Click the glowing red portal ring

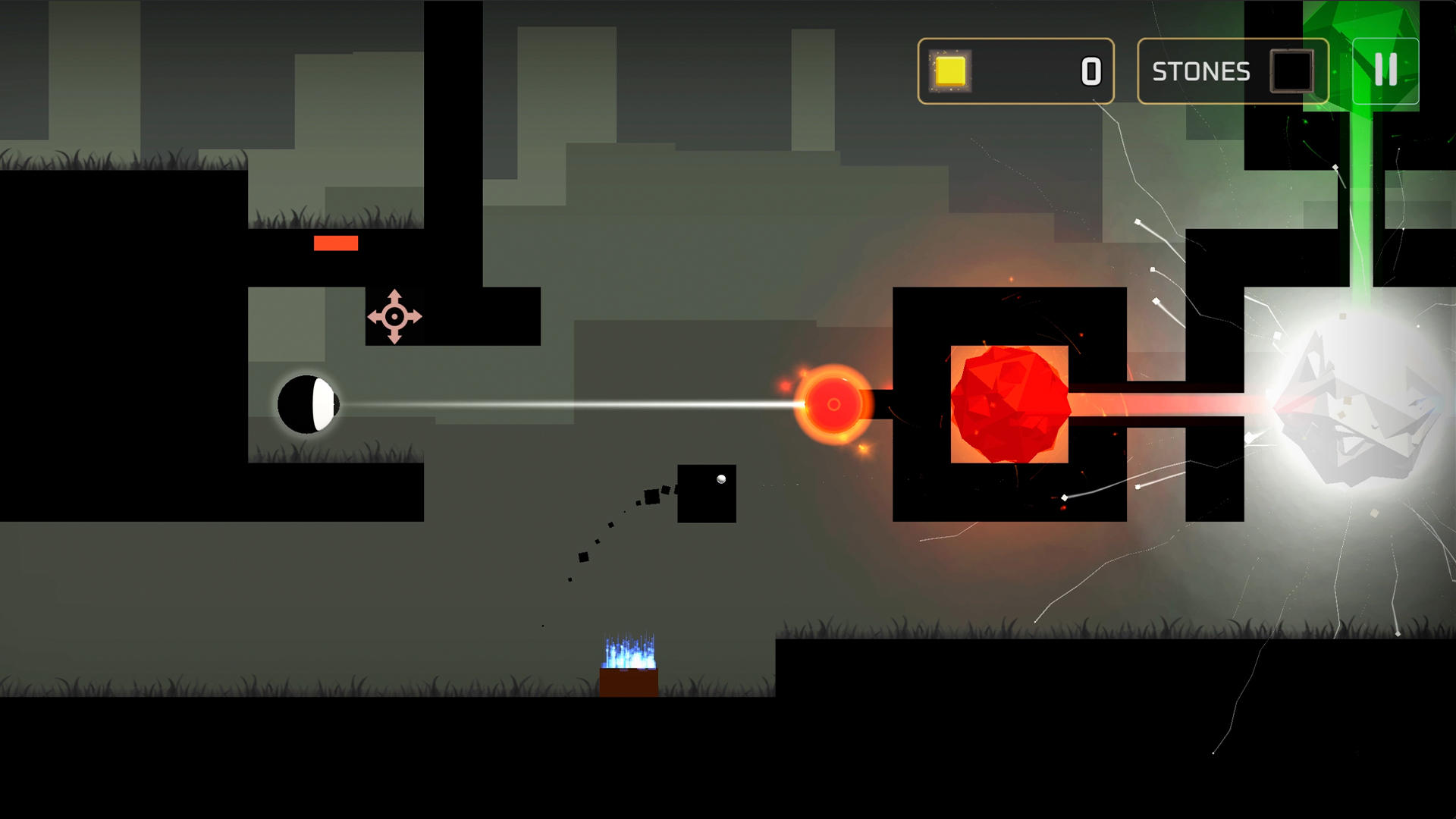(x=833, y=406)
